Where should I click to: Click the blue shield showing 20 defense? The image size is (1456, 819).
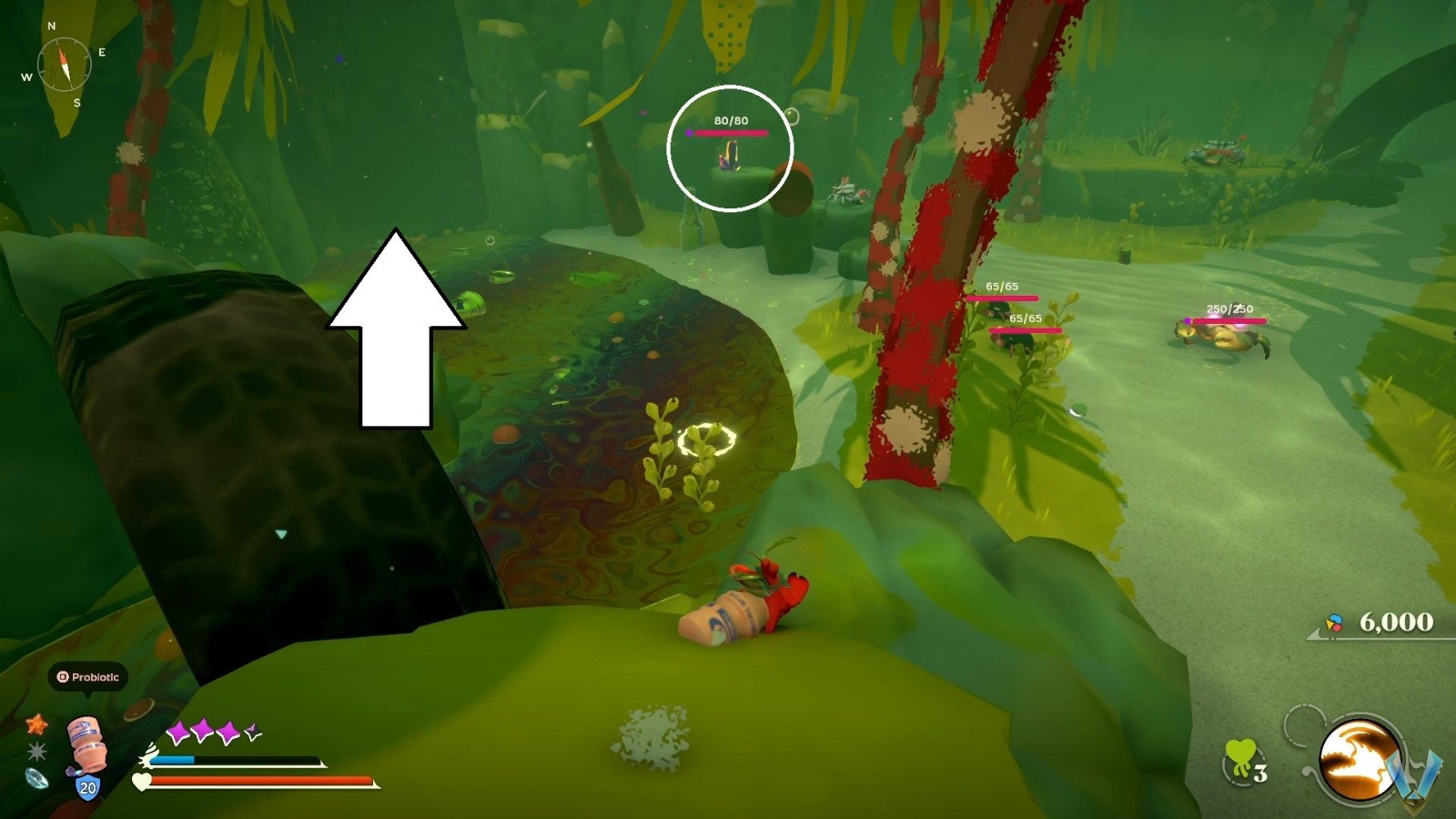pyautogui.click(x=87, y=786)
